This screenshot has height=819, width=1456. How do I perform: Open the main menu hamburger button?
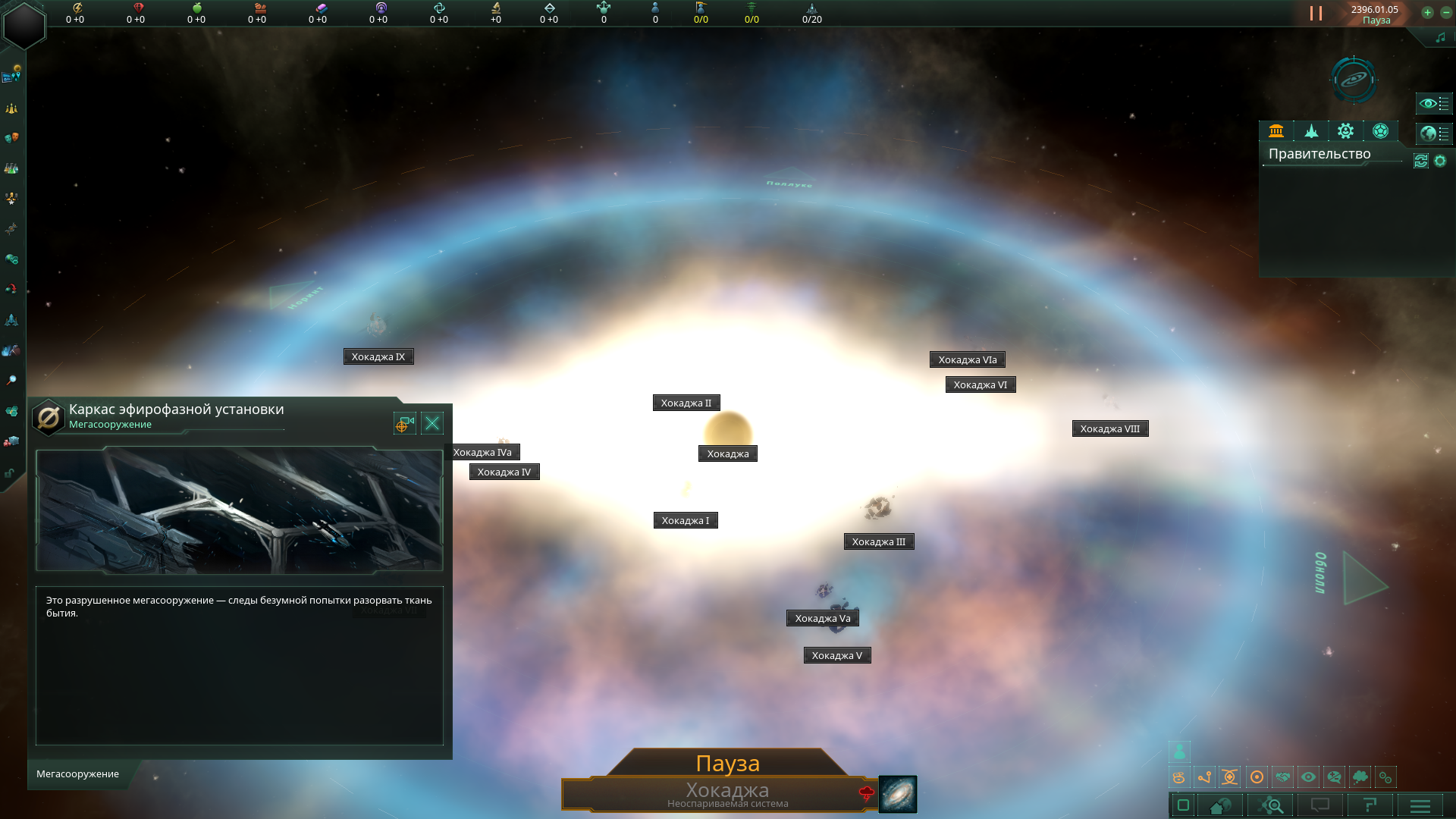[1420, 805]
